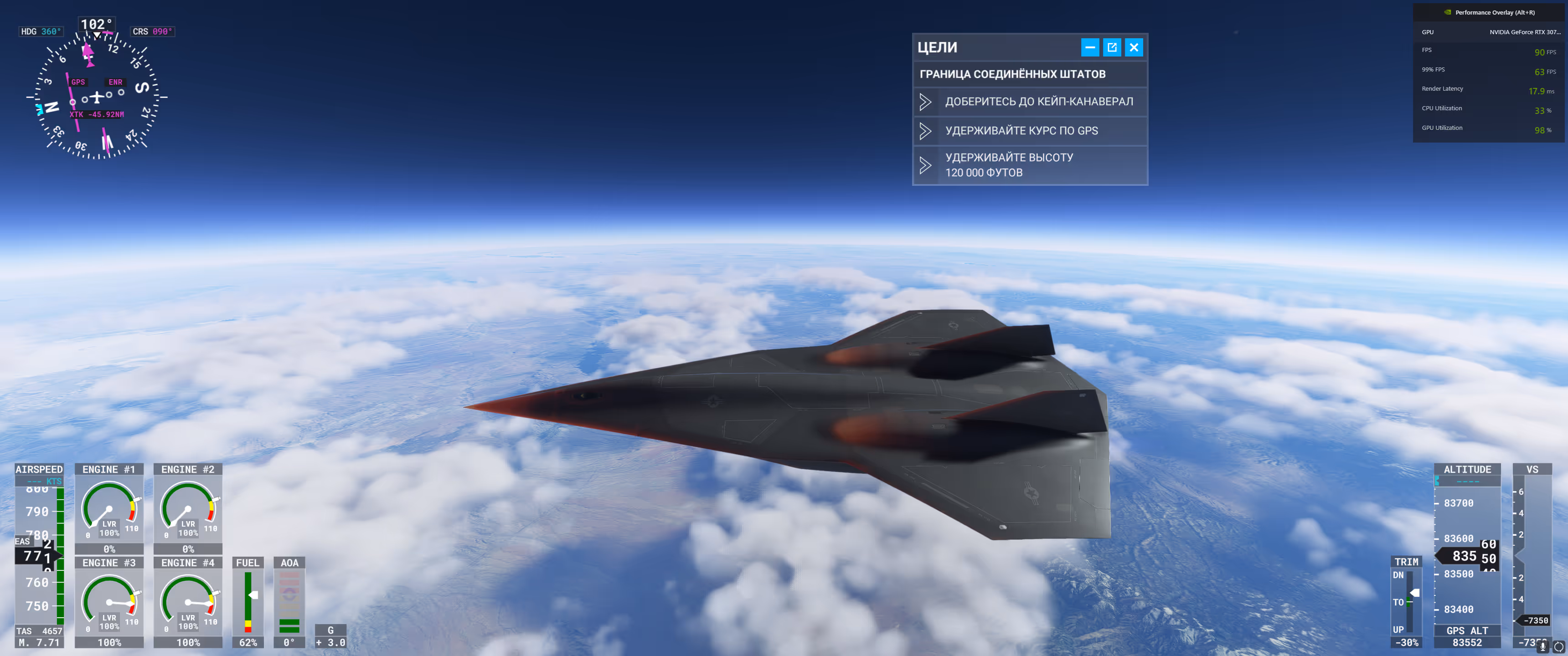Select the ДОБЕРИТЕСЬ ДО КЕЙП-КАНАВЕРАЛ objective
This screenshot has width=1568, height=656.
tap(1038, 102)
